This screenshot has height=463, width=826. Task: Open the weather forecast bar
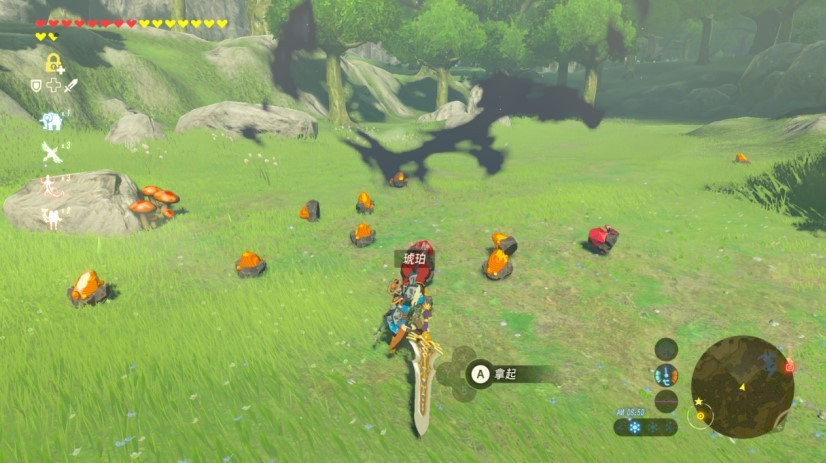tap(646, 427)
